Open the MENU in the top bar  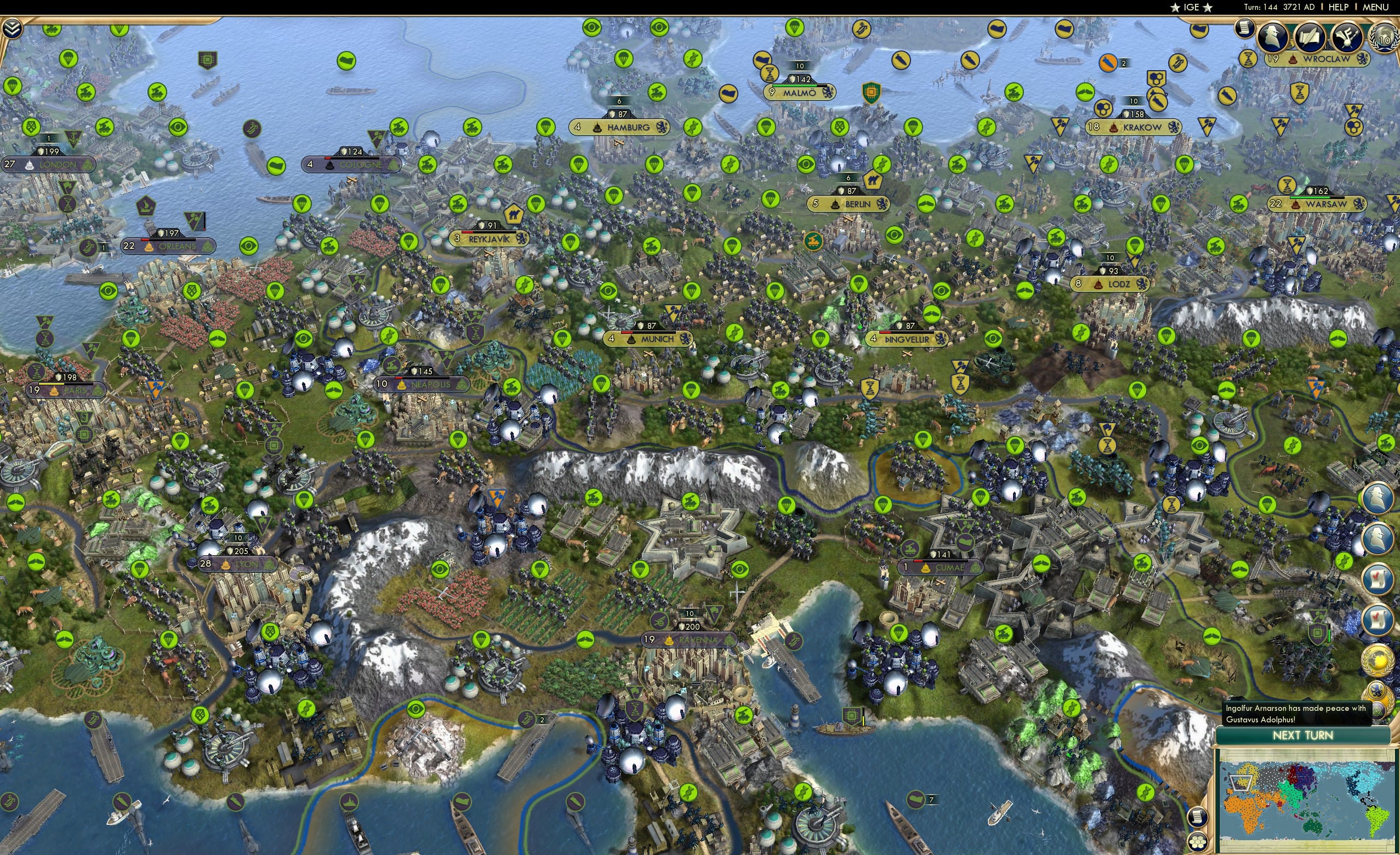[x=1375, y=7]
